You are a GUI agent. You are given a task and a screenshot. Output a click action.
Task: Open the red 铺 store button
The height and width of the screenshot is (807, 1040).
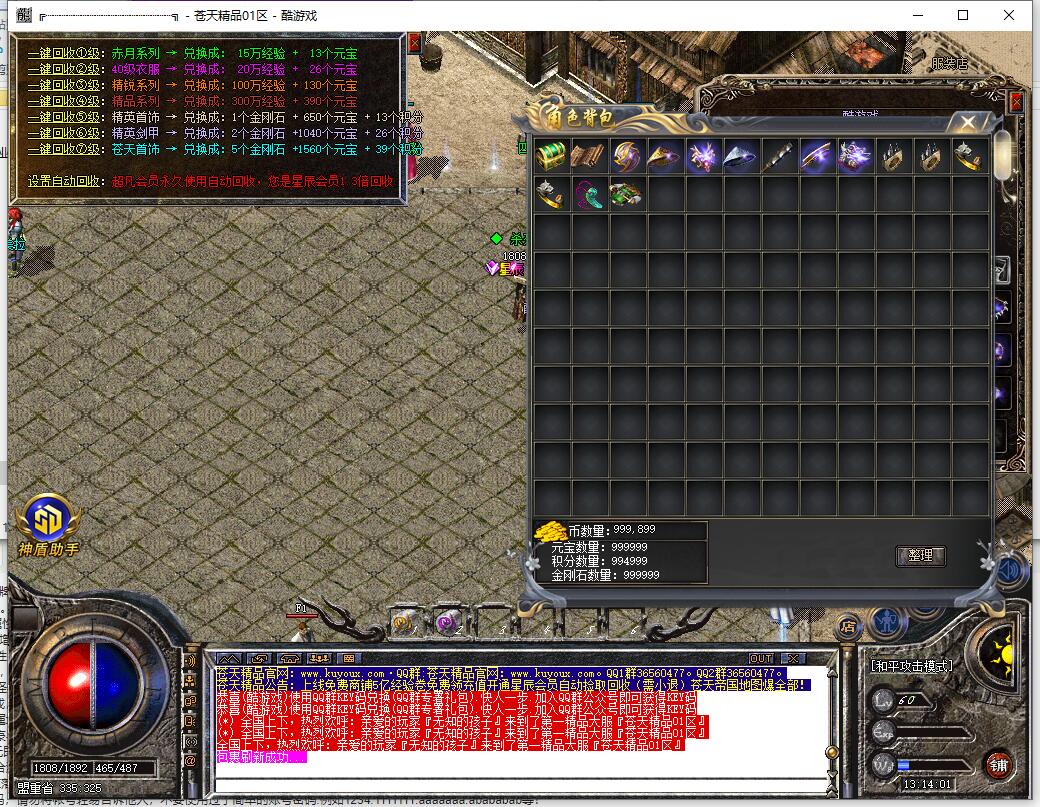click(997, 766)
